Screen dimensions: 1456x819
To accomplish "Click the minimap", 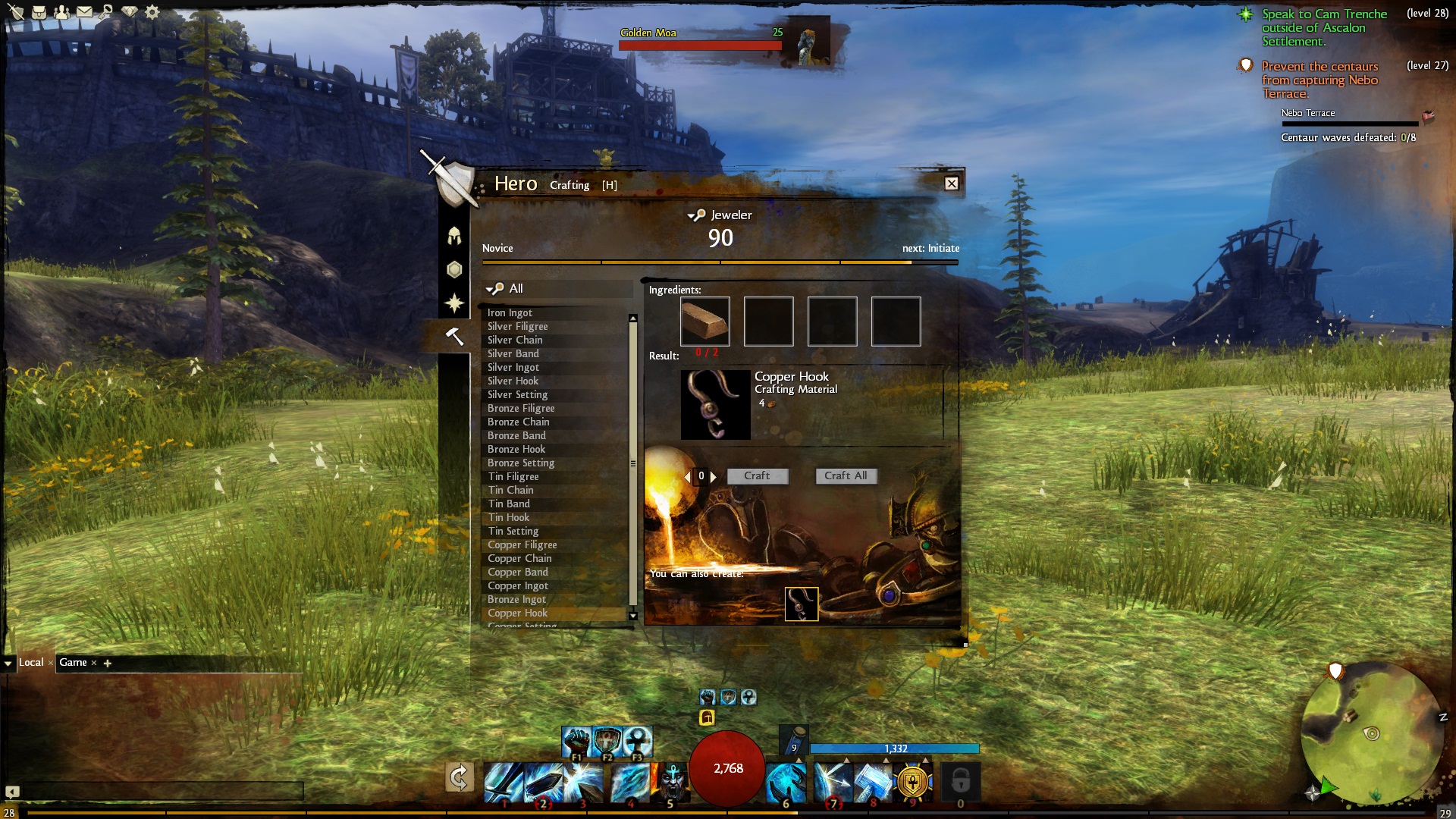I will pos(1370,733).
